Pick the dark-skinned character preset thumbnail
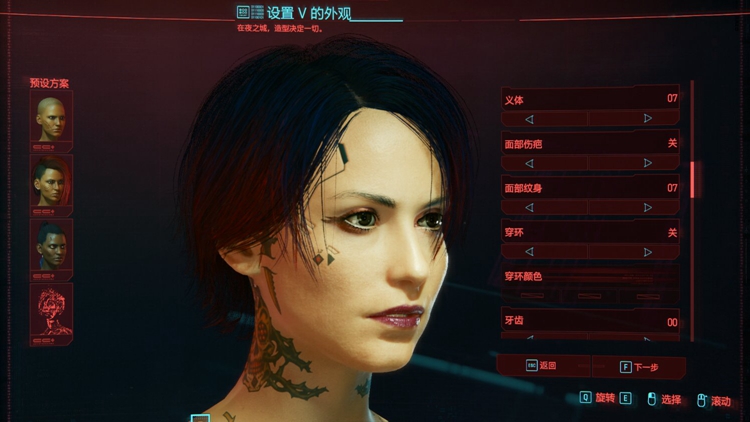The image size is (750, 422). [51, 245]
